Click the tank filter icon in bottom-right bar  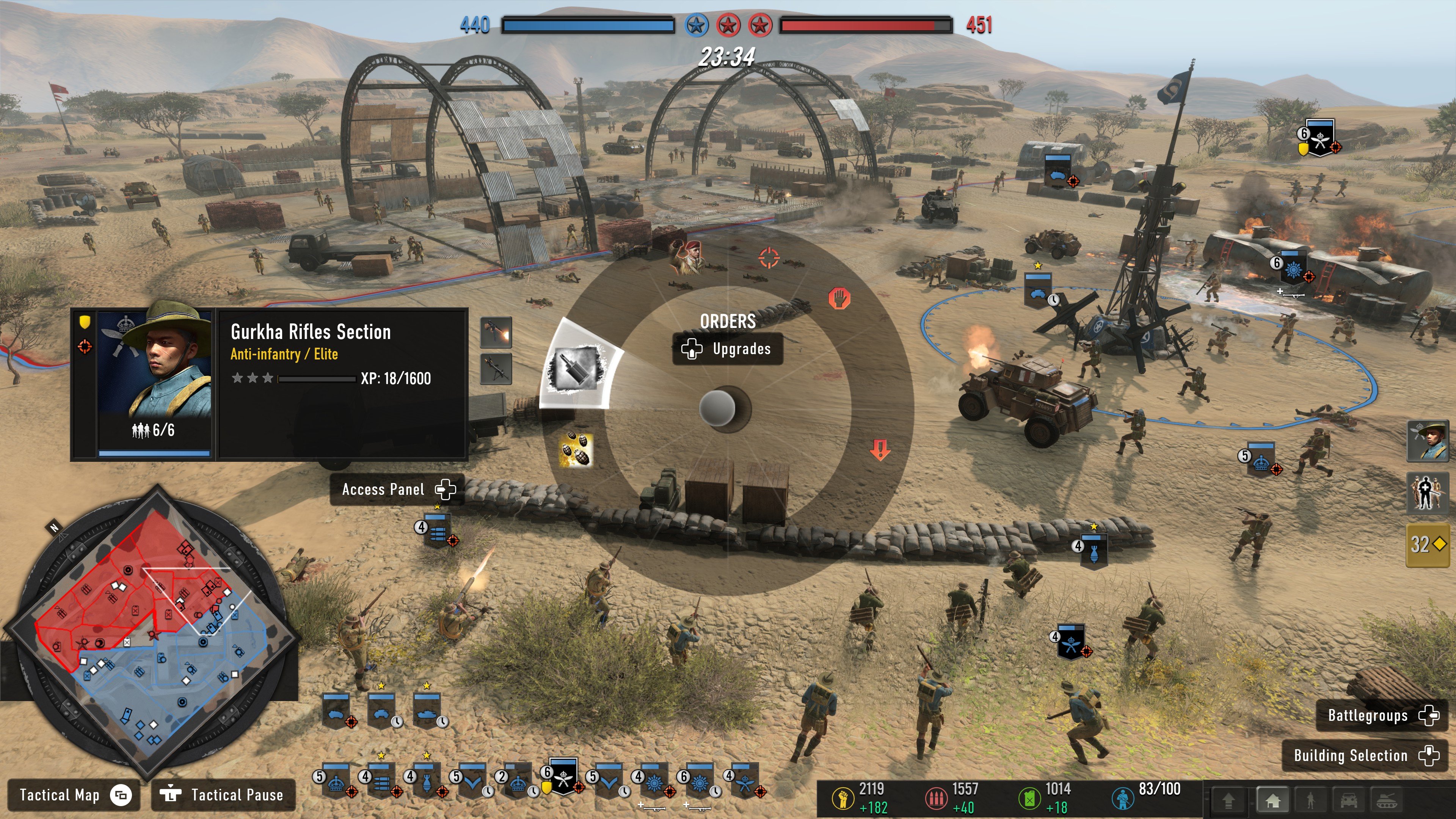tap(1387, 800)
